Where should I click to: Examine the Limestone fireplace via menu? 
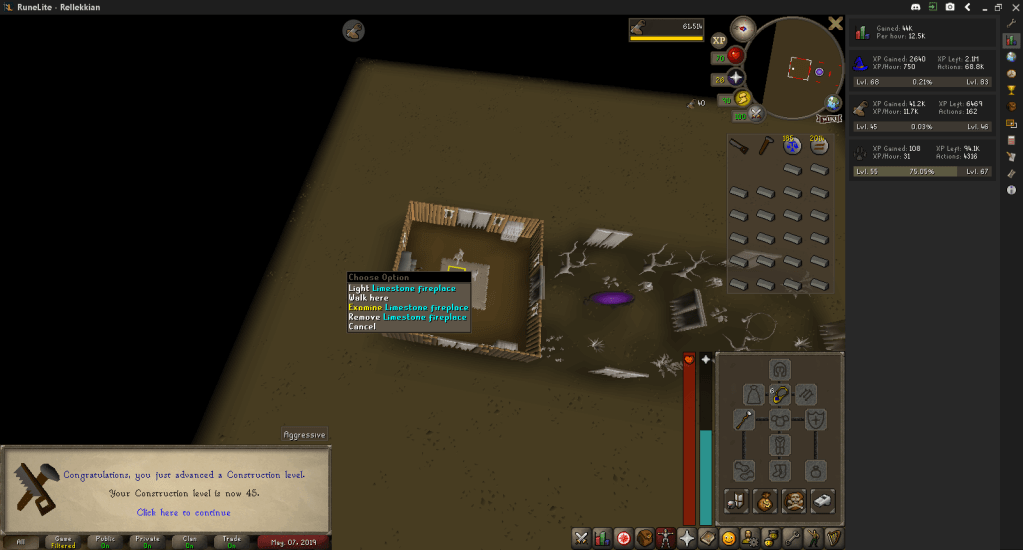pos(408,307)
